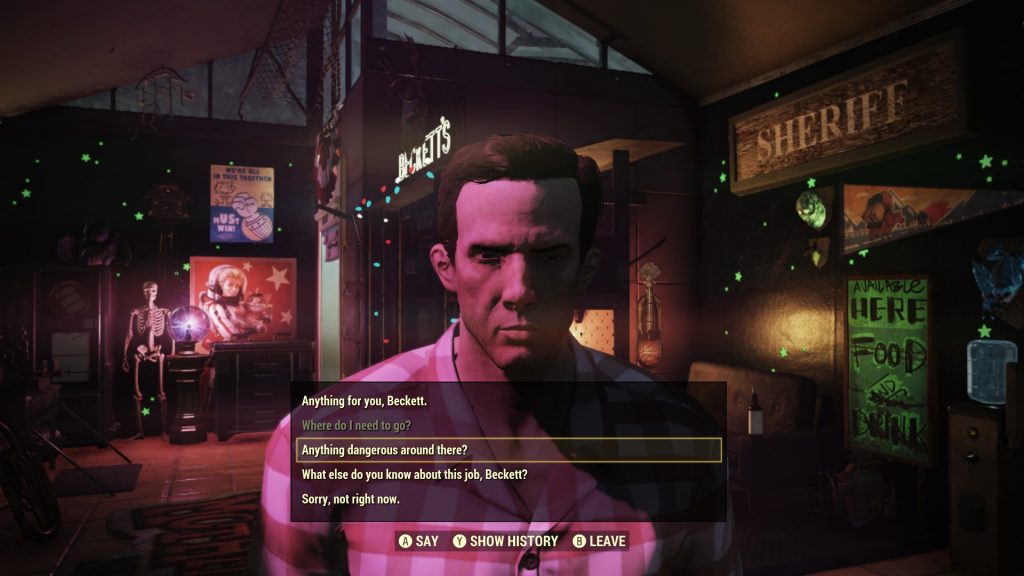The width and height of the screenshot is (1024, 576).
Task: Decline with "Sorry, not right now."
Action: point(350,498)
